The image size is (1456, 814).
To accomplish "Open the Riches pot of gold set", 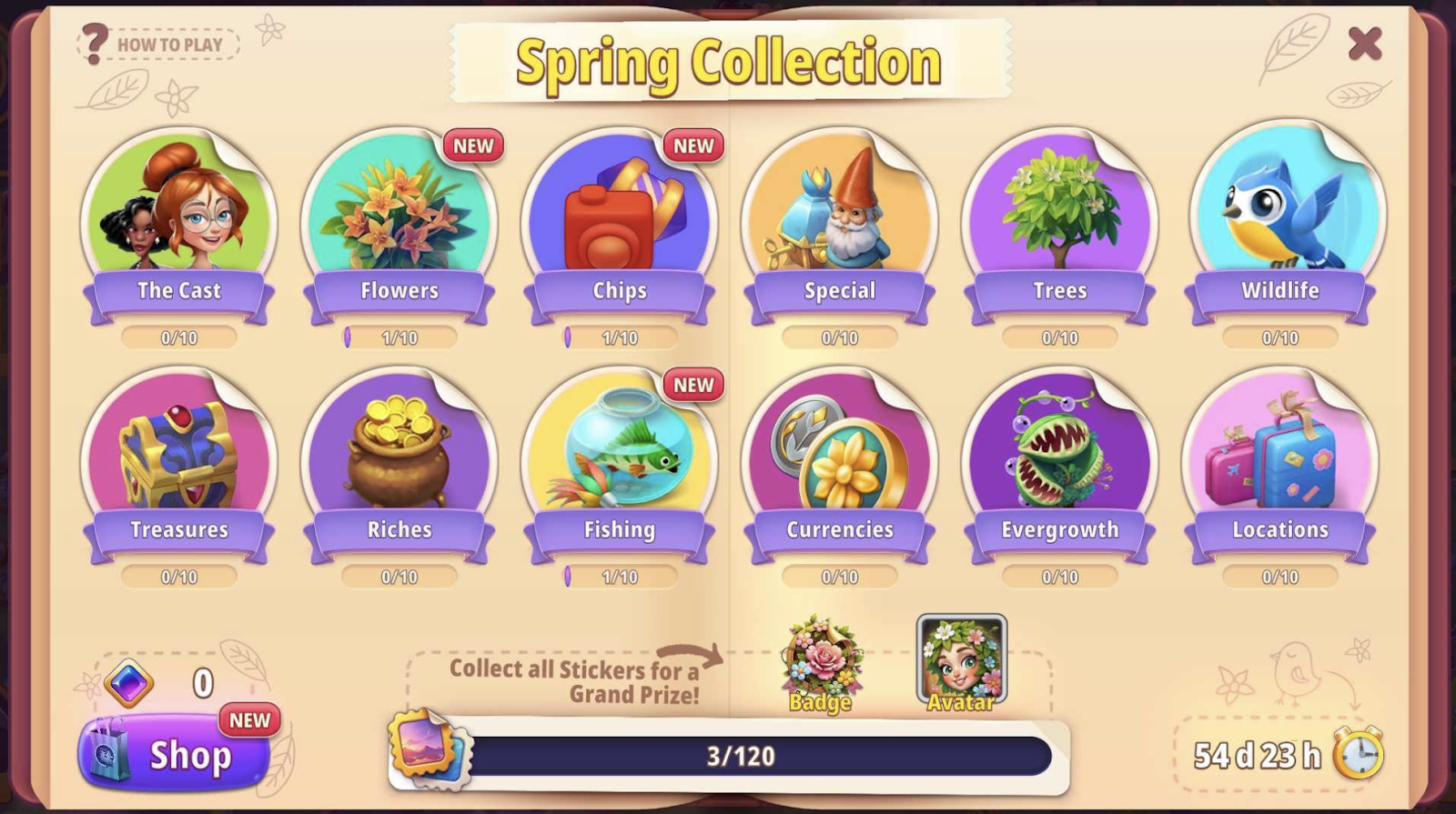I will (399, 459).
